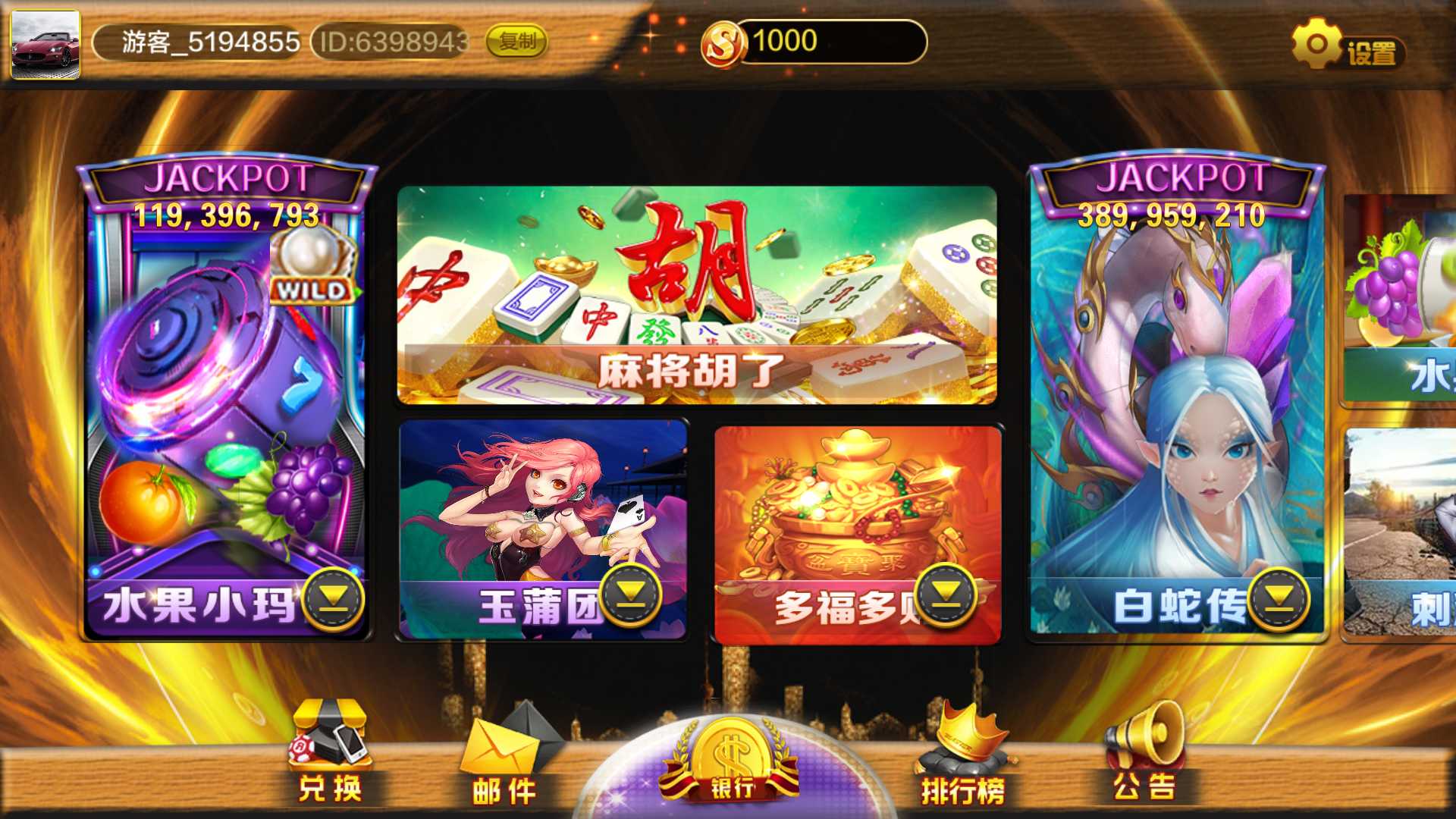This screenshot has height=819, width=1456.
Task: Click the username 游客_5194855
Action: point(205,43)
